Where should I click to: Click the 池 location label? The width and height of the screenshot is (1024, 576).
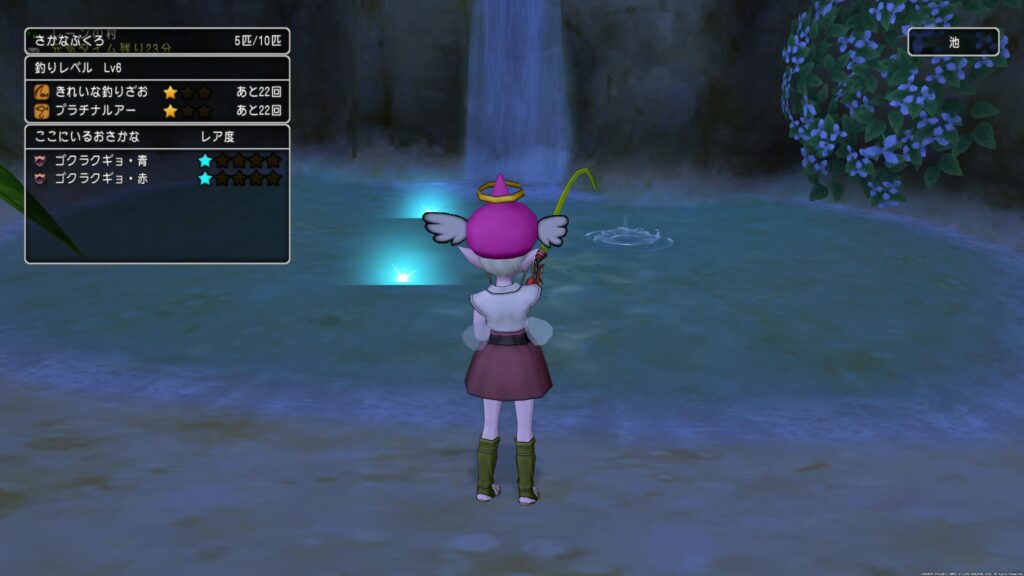pyautogui.click(x=953, y=42)
